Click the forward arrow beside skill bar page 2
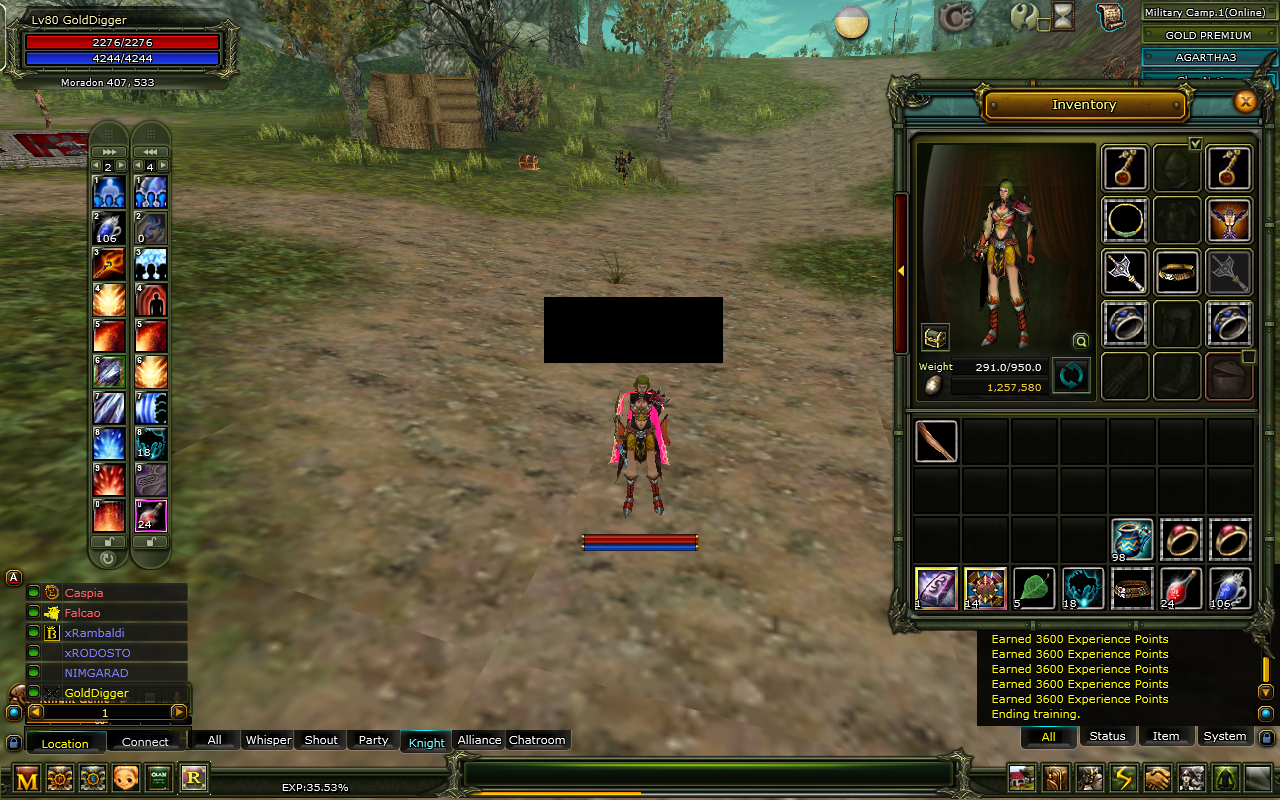Image resolution: width=1280 pixels, height=800 pixels. (120, 165)
